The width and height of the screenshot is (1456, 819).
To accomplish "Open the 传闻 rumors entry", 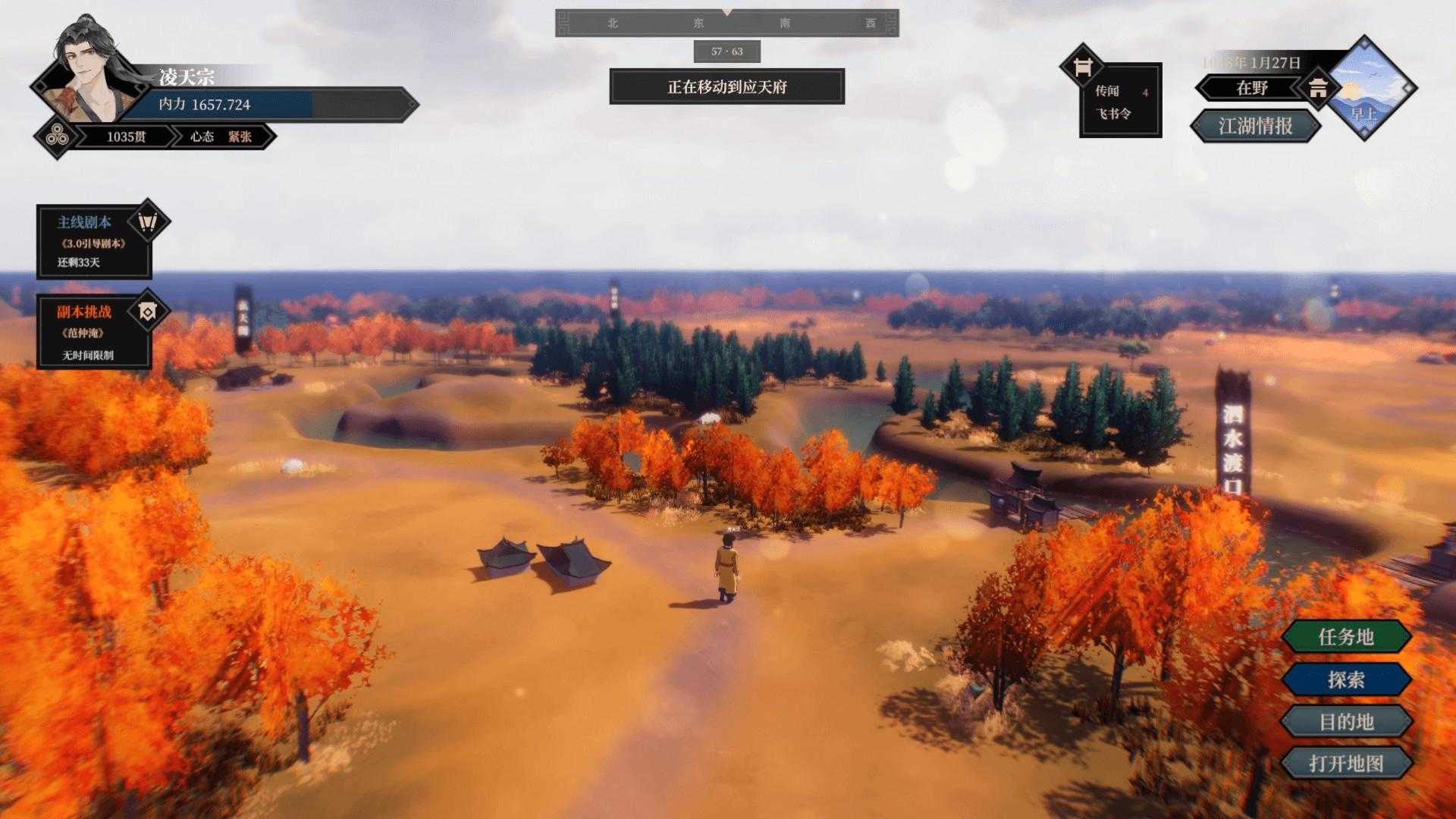I will 1108,91.
